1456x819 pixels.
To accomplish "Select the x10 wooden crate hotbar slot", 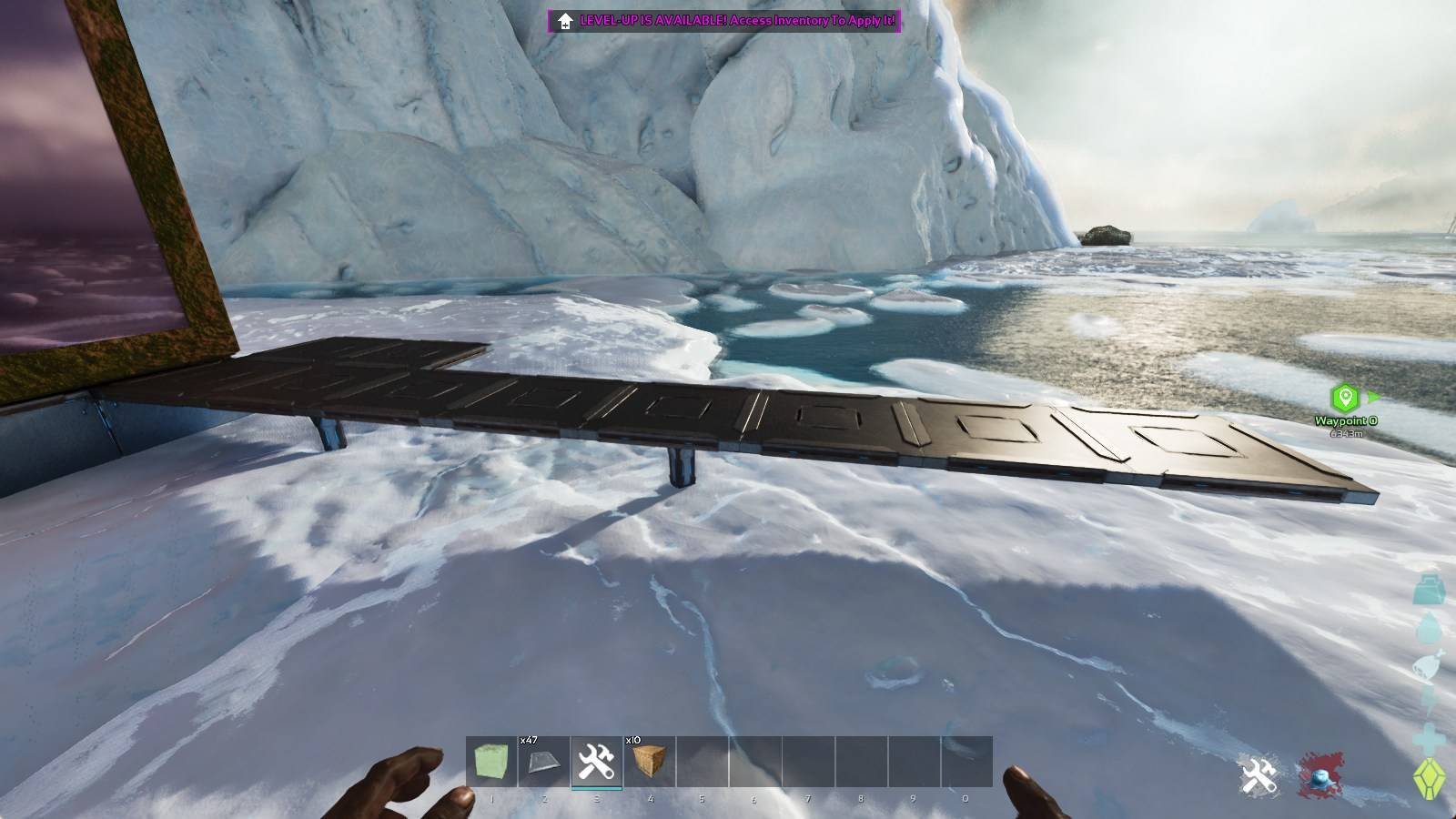I will pyautogui.click(x=650, y=762).
